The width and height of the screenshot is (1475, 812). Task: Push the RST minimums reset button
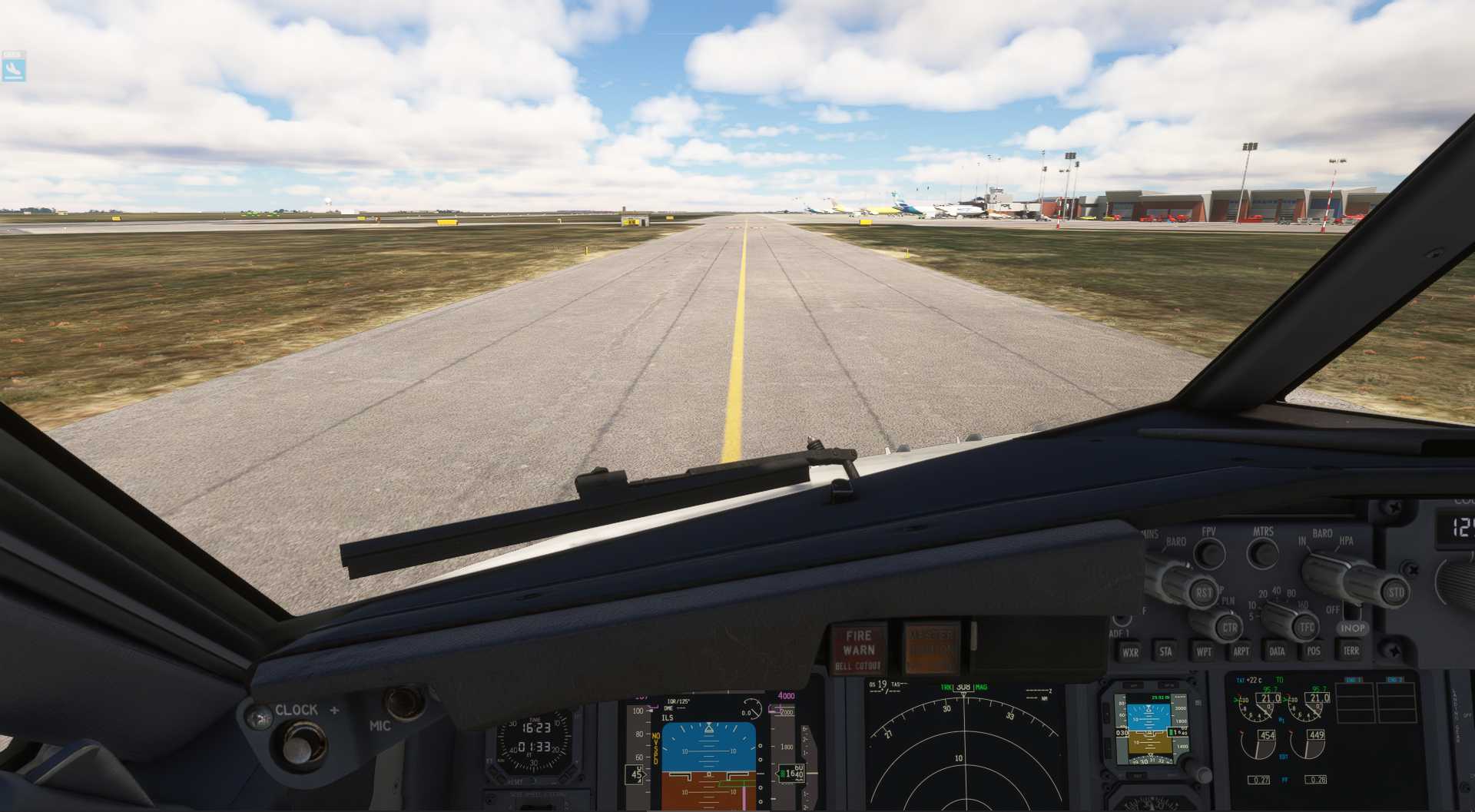tap(1203, 592)
